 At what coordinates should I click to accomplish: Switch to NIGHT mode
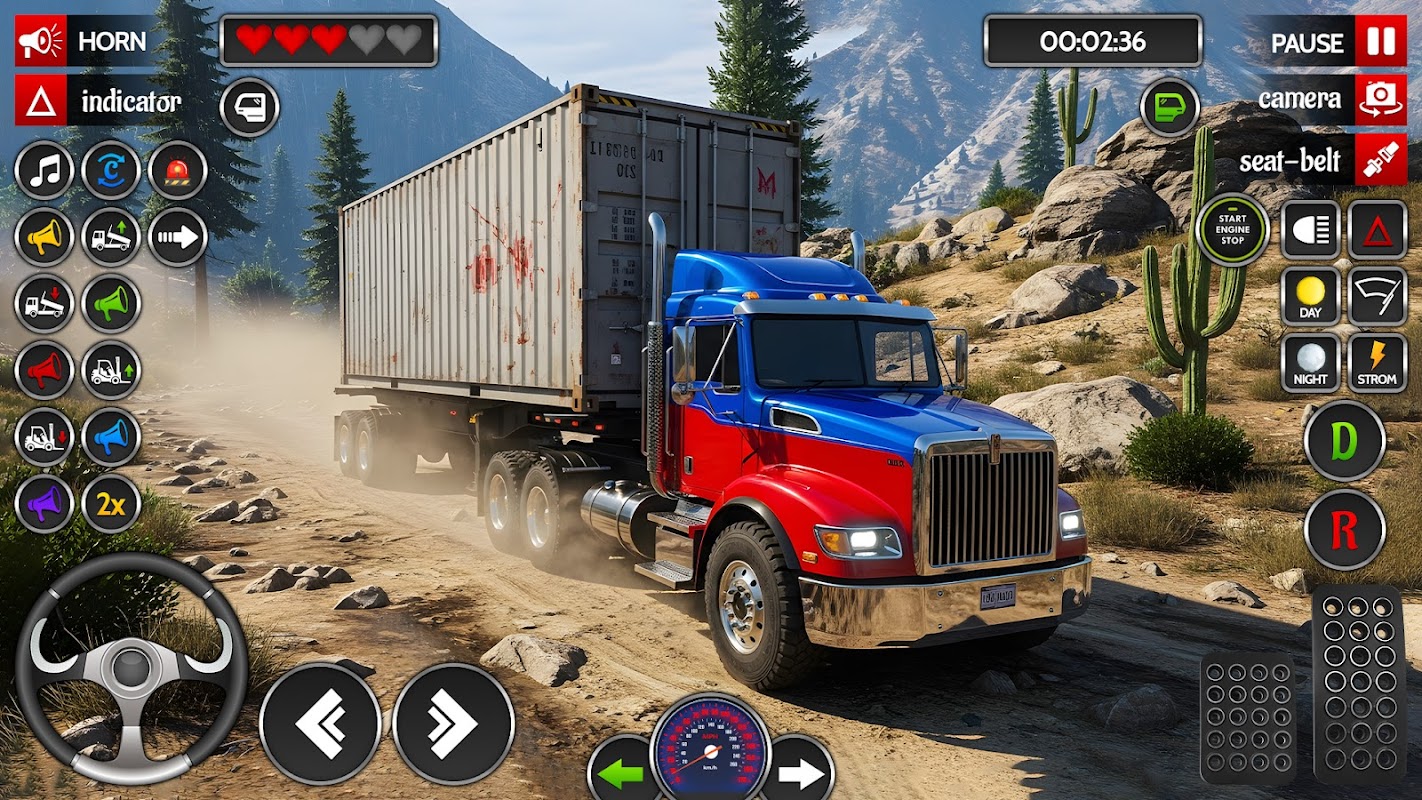1311,363
